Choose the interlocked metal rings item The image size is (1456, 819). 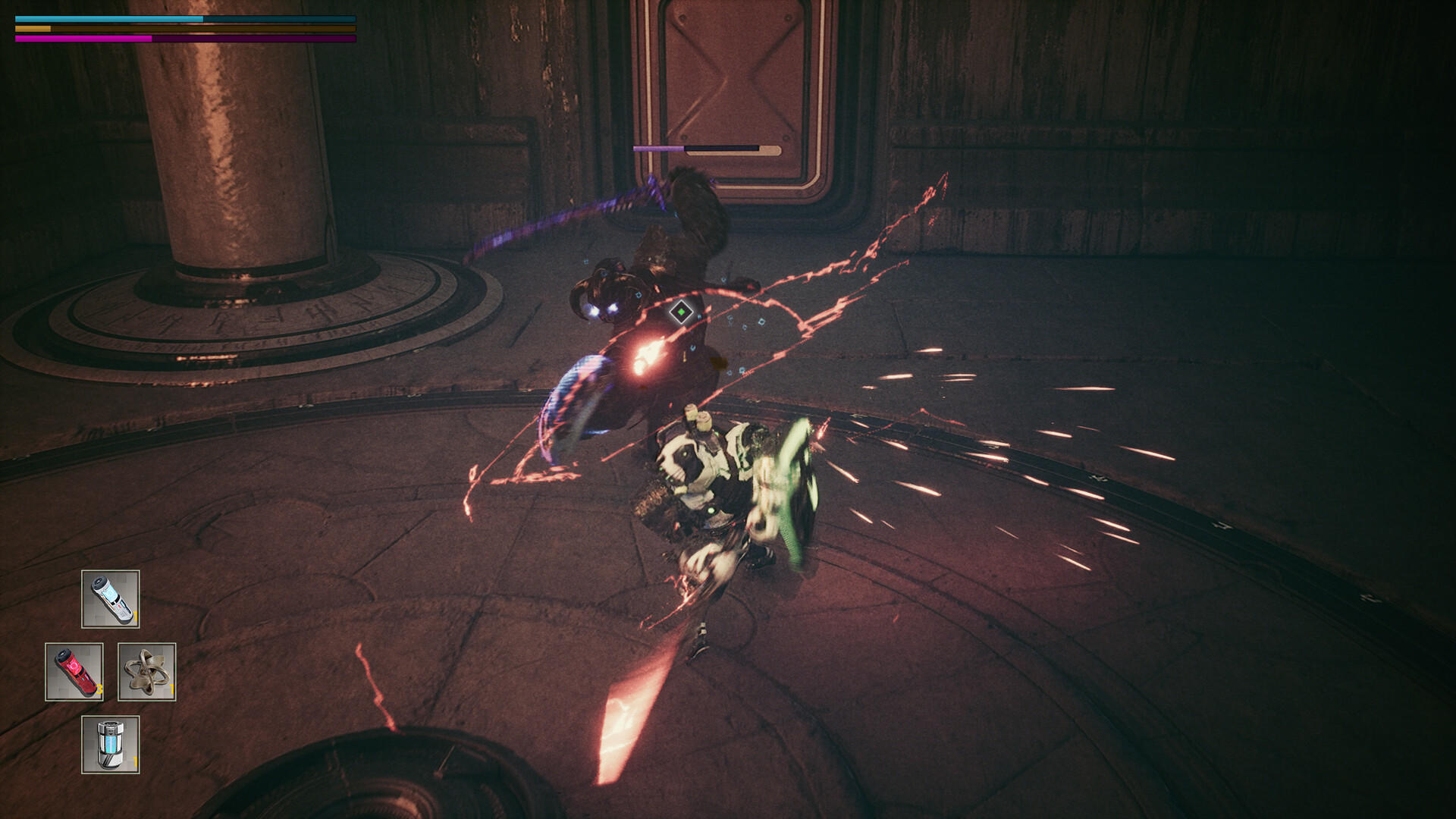tap(147, 672)
